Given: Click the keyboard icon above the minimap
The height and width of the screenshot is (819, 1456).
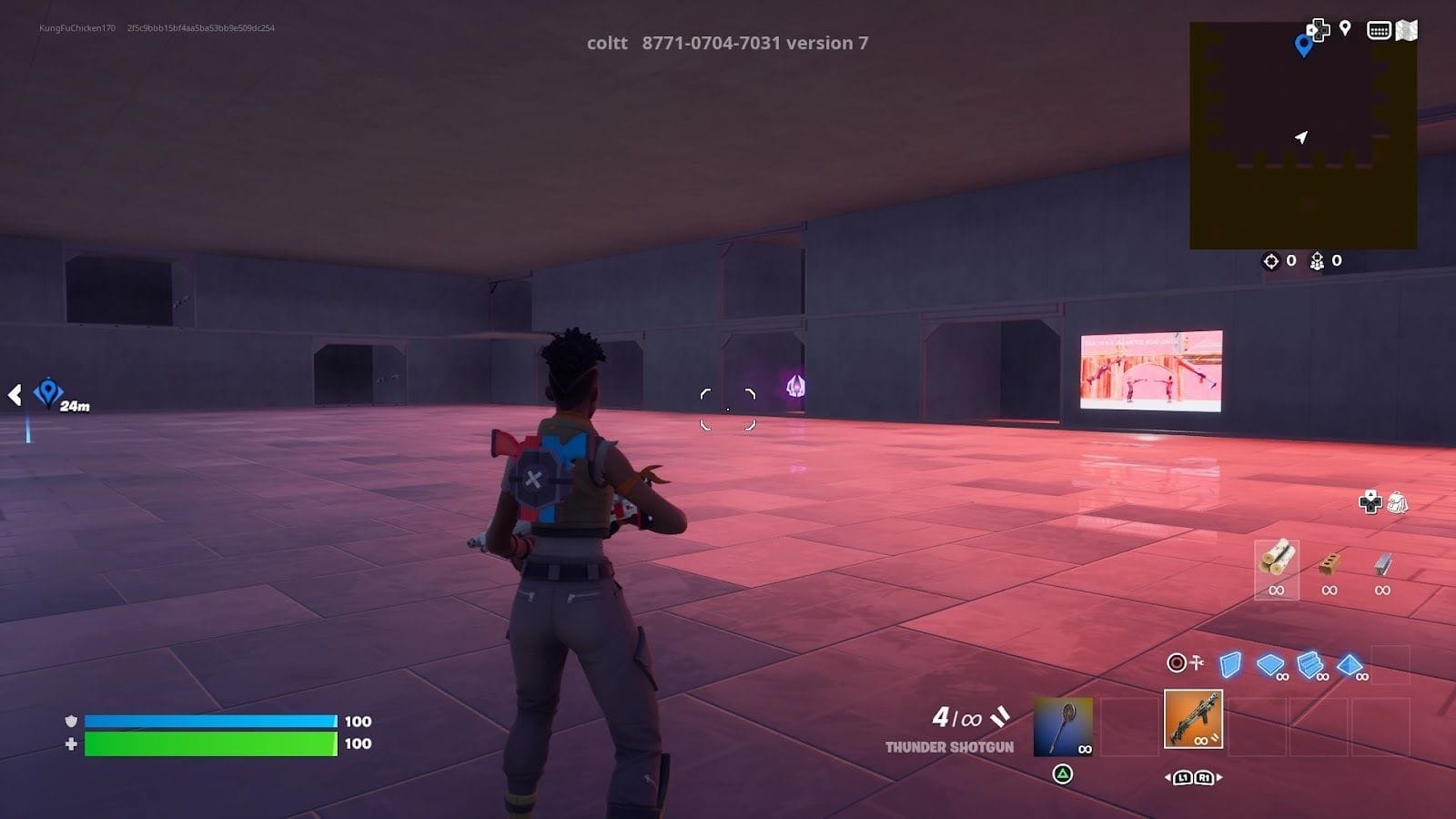Looking at the screenshot, I should click(1379, 30).
